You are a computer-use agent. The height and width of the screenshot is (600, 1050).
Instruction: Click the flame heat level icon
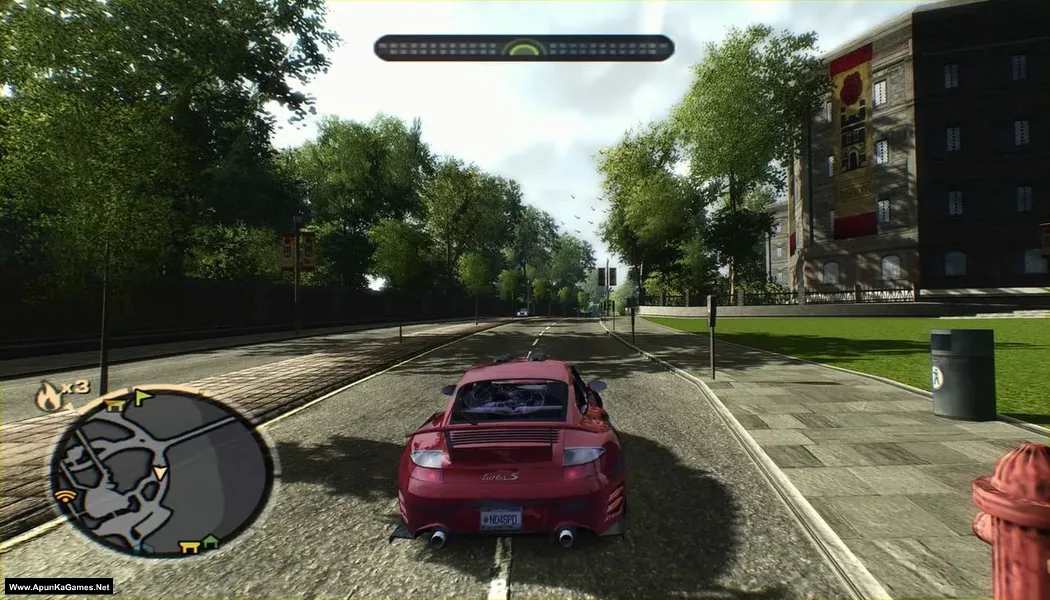click(x=47, y=397)
